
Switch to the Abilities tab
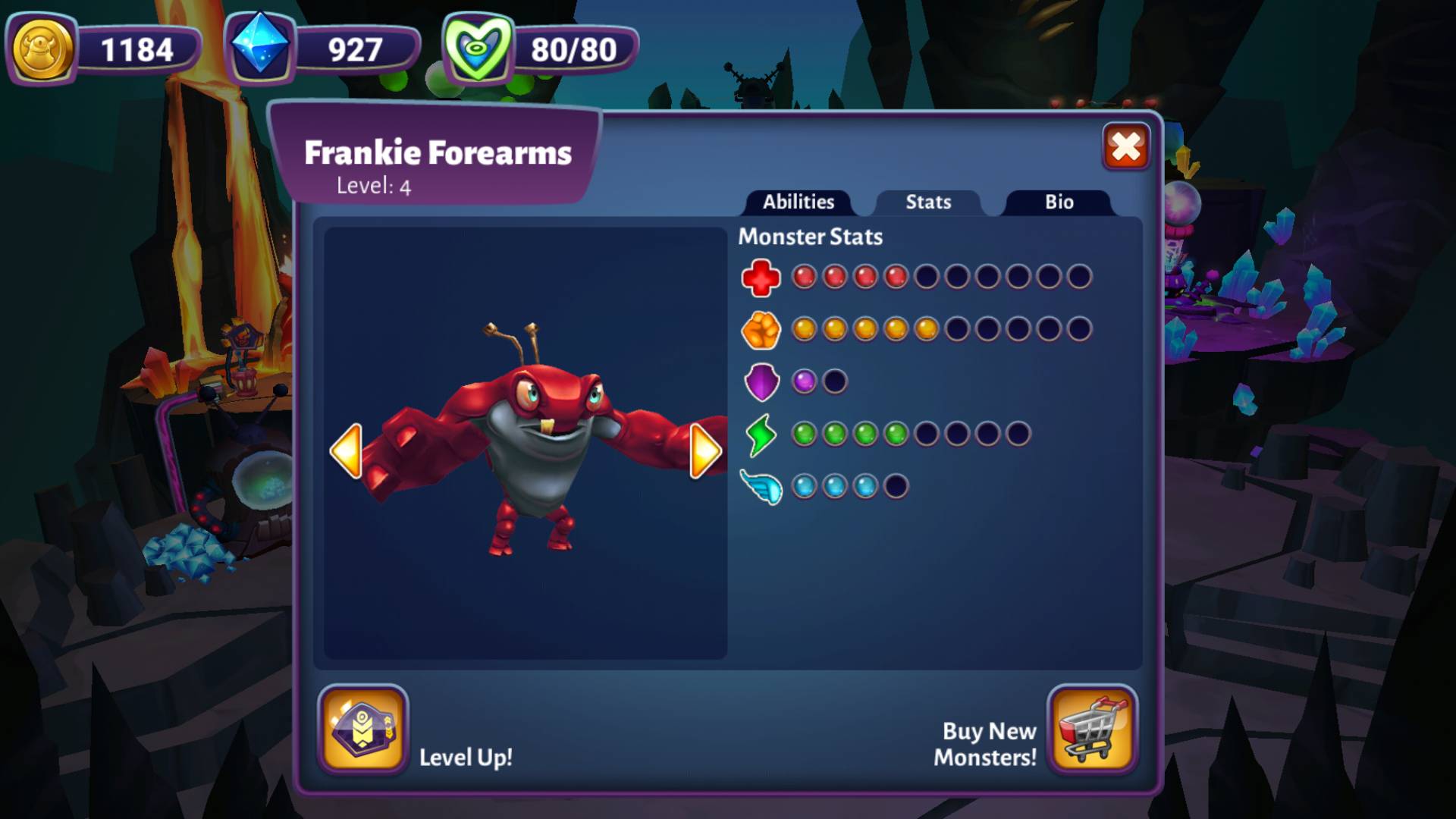[x=798, y=202]
